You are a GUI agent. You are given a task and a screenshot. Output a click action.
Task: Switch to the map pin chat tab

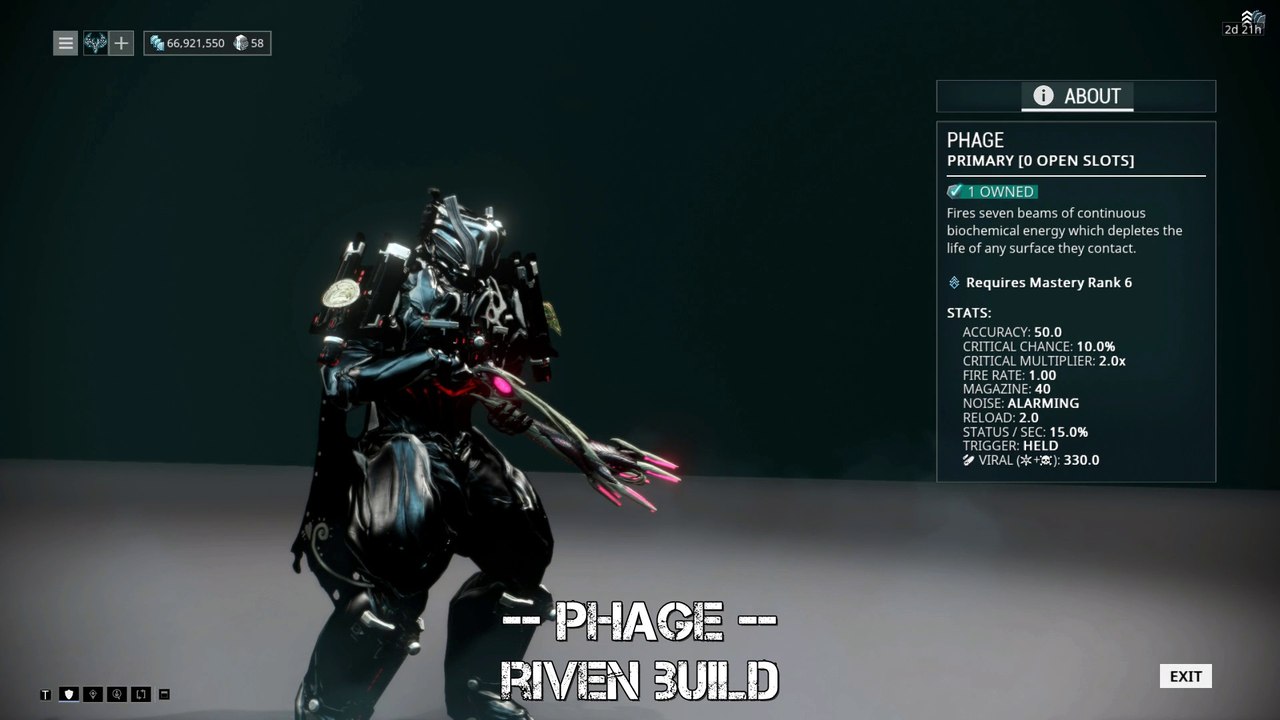point(93,694)
